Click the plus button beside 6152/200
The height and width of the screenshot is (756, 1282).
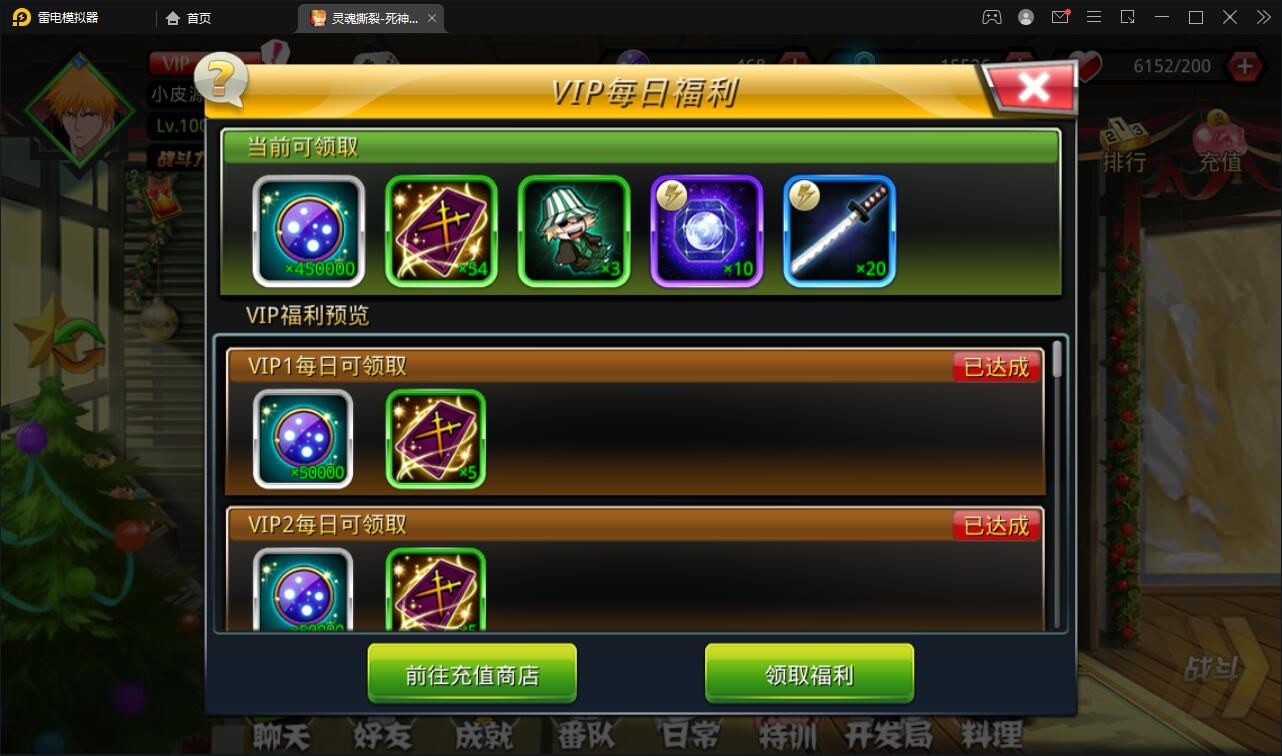click(1244, 66)
